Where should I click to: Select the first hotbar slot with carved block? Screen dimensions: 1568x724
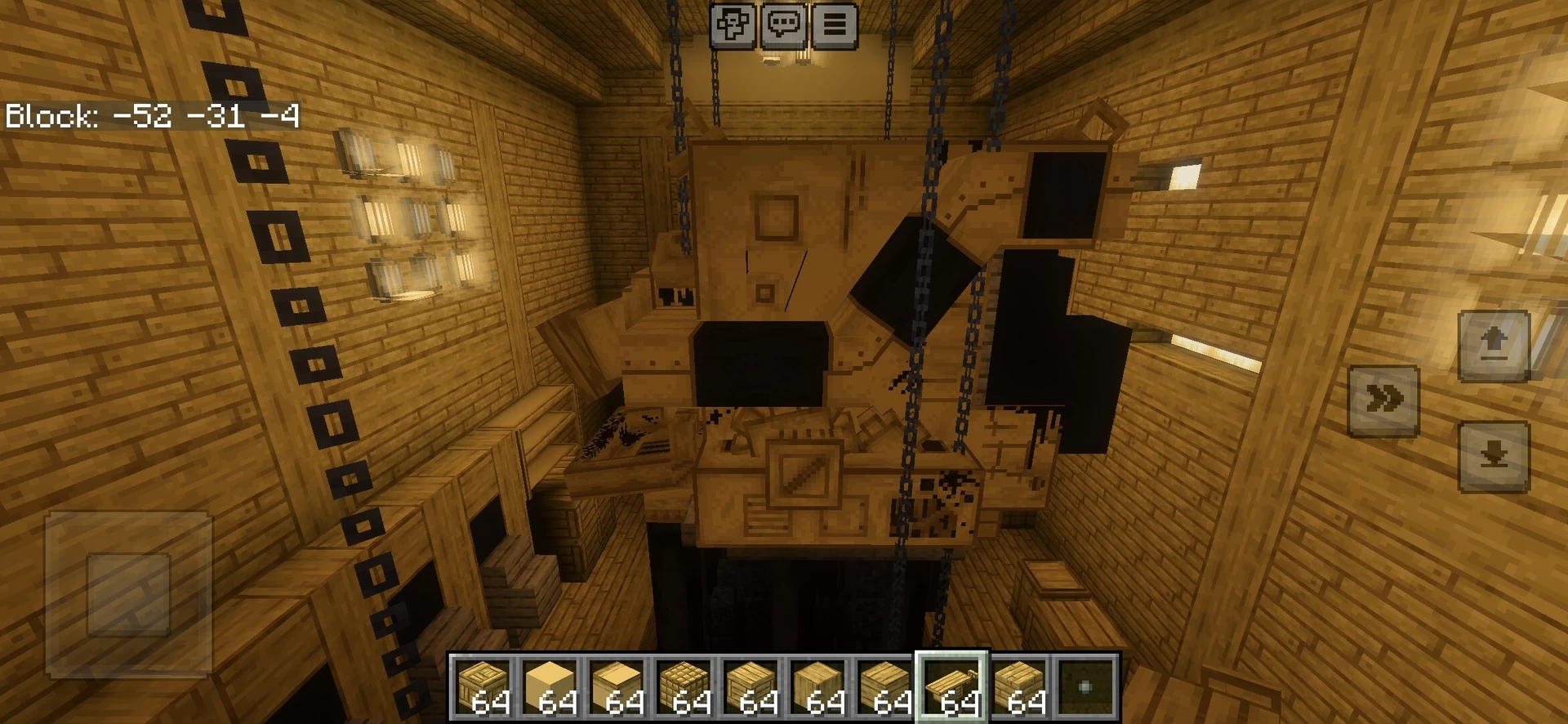483,687
